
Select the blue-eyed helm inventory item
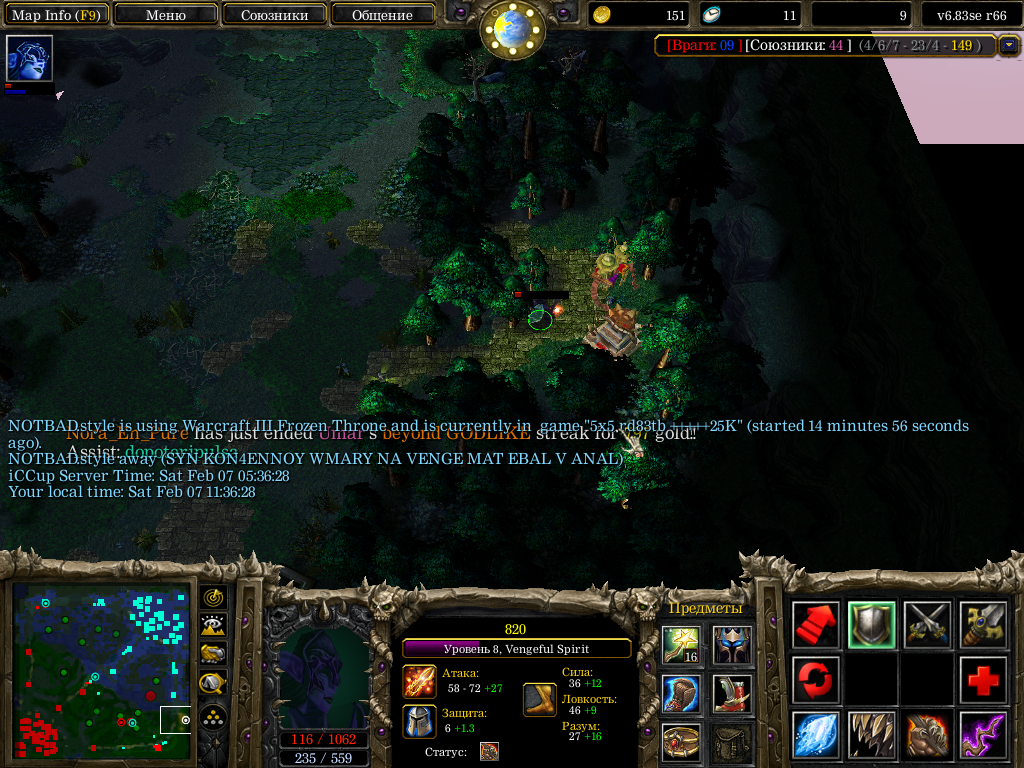pos(732,644)
